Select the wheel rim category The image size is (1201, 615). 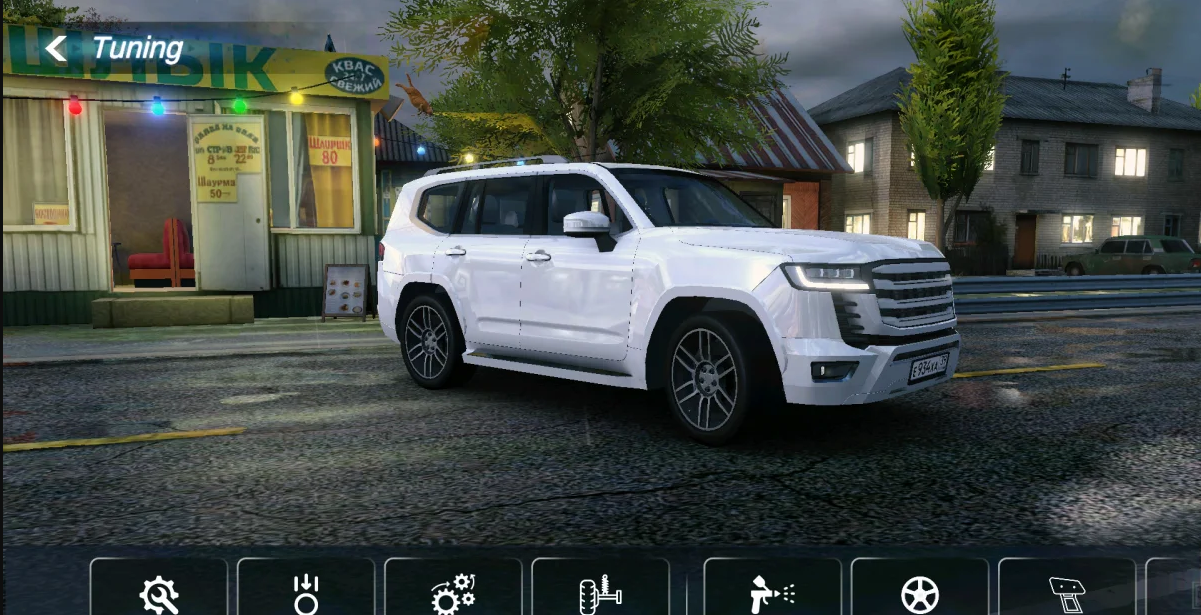point(919,593)
